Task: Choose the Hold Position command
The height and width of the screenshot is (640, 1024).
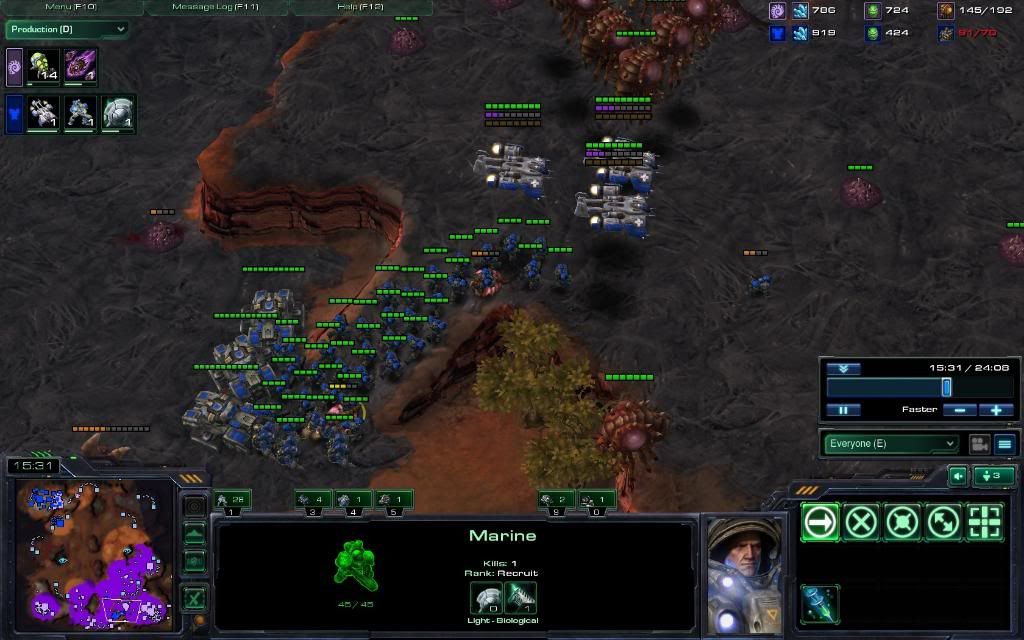Action: tap(902, 522)
